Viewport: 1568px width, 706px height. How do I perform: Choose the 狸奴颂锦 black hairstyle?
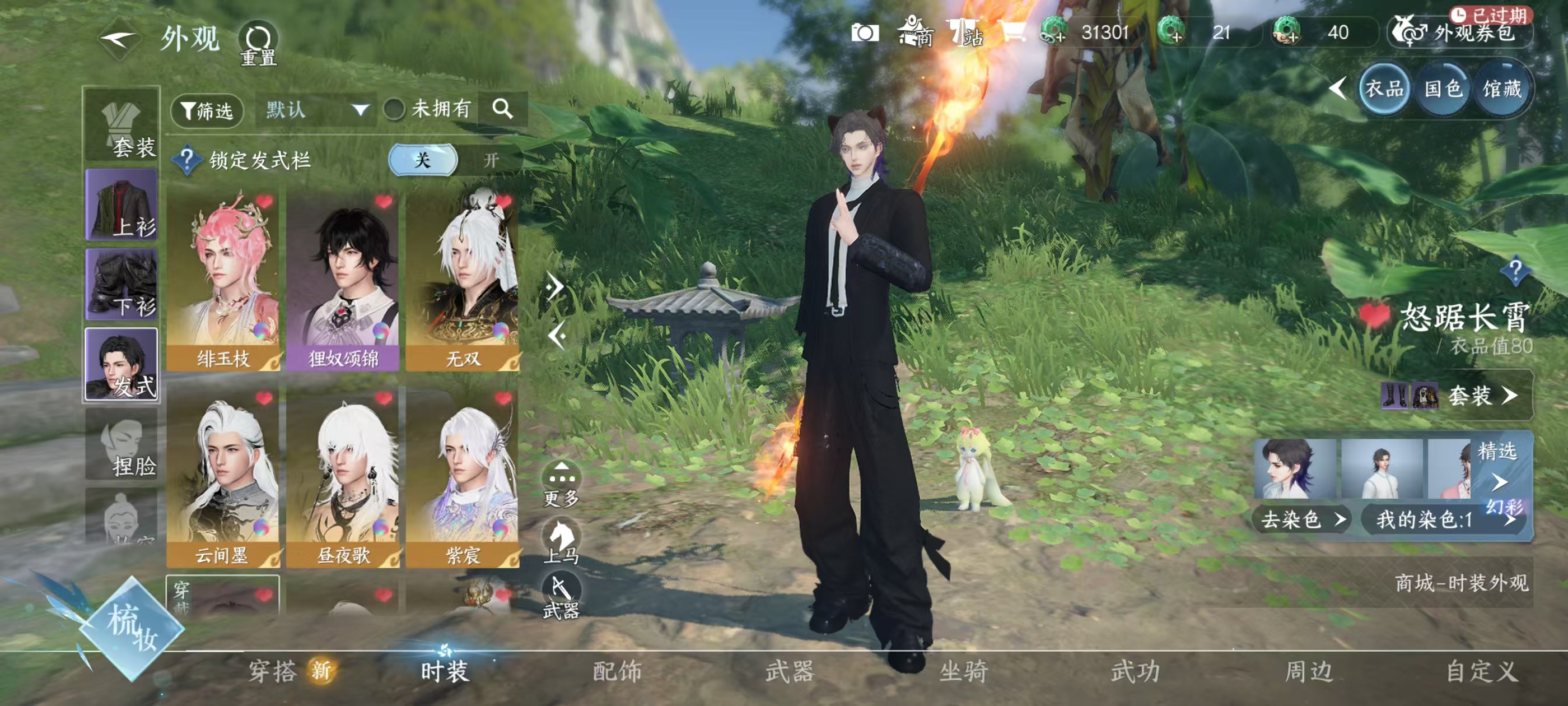(x=343, y=280)
